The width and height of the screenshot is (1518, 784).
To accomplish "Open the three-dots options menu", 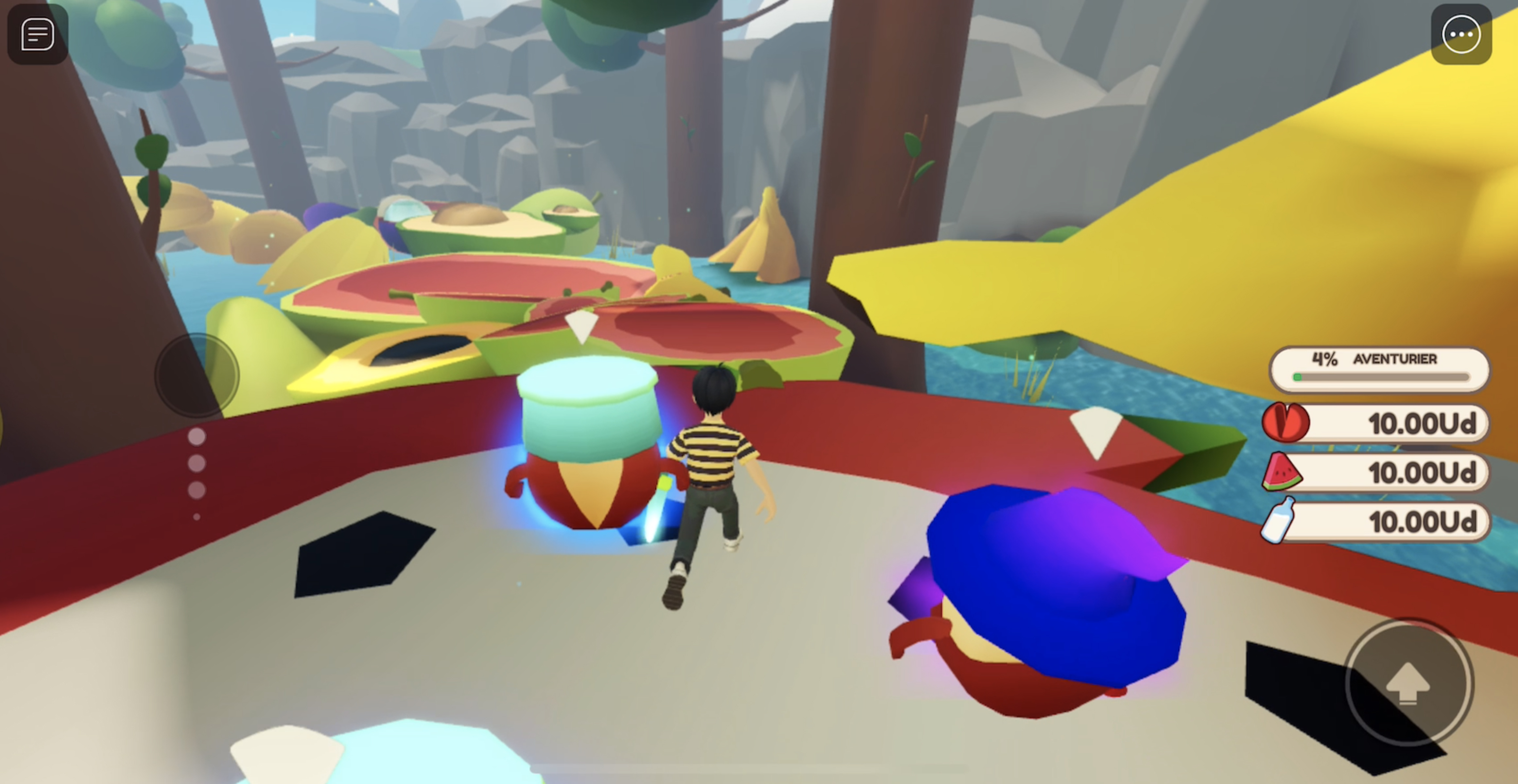I will pos(1461,34).
